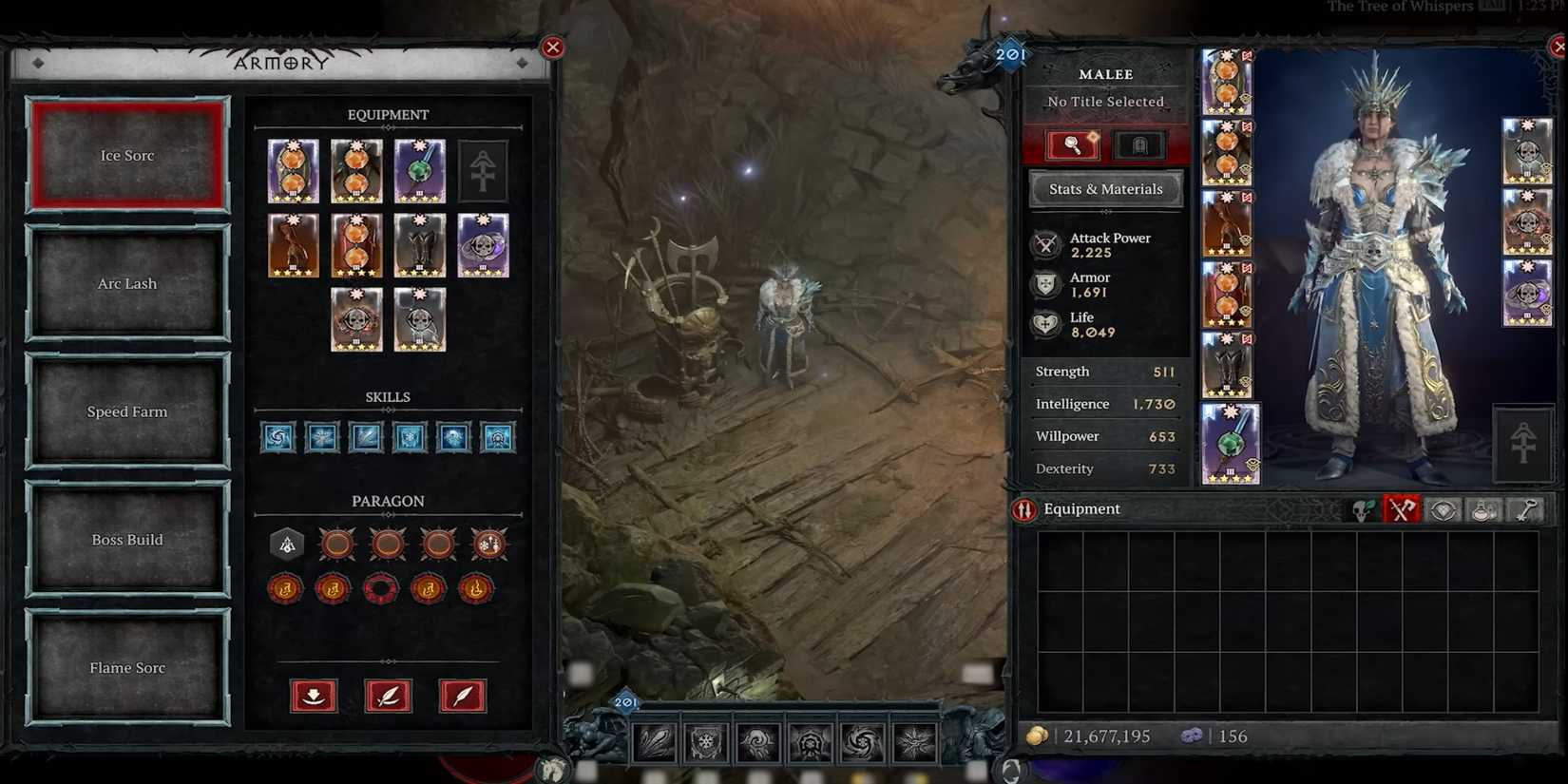Viewport: 1568px width, 784px height.
Task: Switch to the Flame Sorc build tab
Action: 127,667
